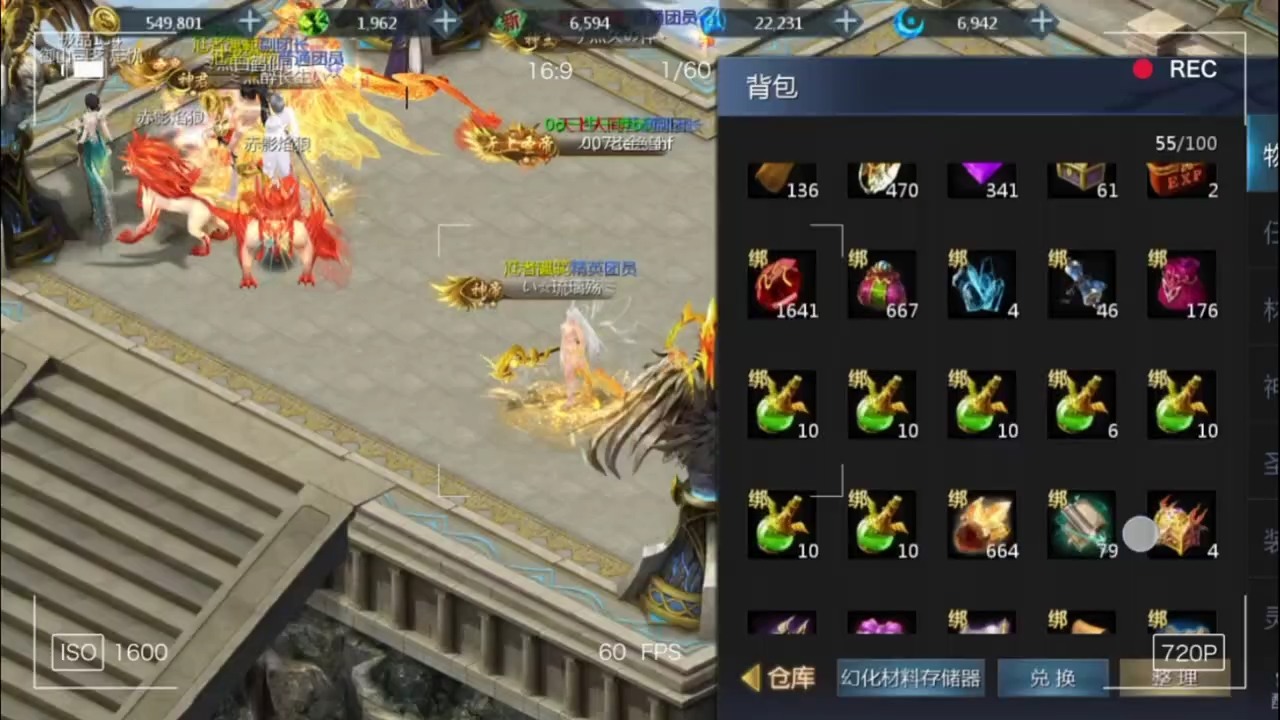Screen dimensions: 1280x720
Task: Tap the blue moon currency icon in top bar
Action: pyautogui.click(x=908, y=22)
